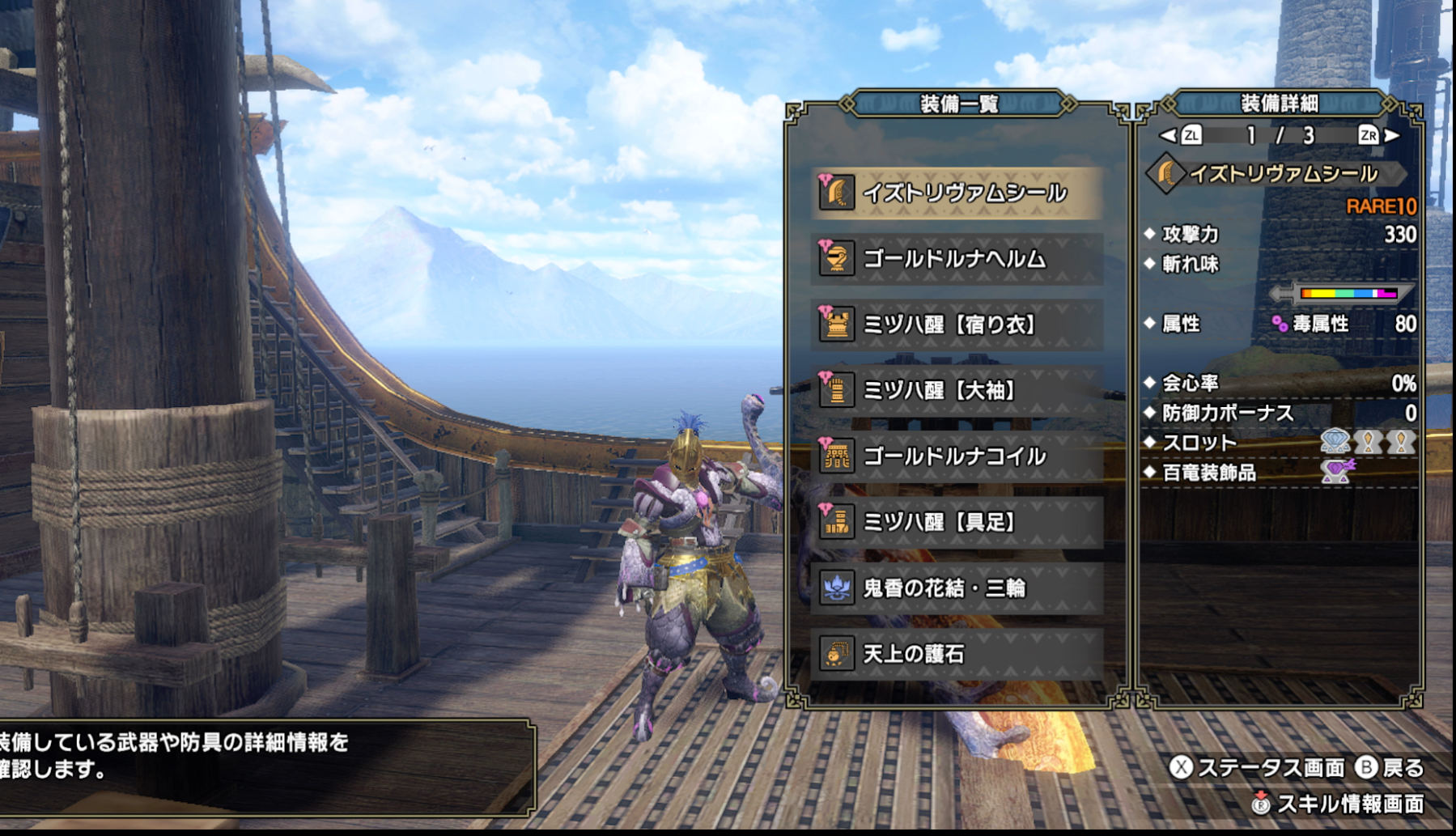
Task: Go to the previous equipment detail page
Action: pyautogui.click(x=1182, y=135)
